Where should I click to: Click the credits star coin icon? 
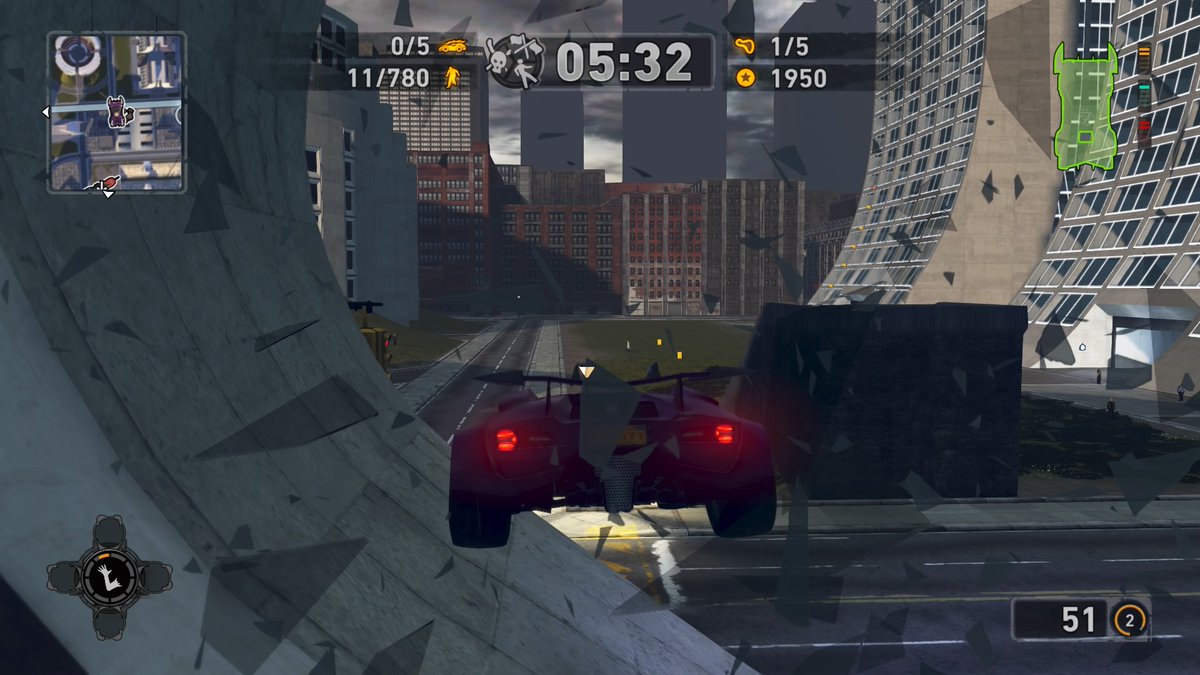[743, 77]
